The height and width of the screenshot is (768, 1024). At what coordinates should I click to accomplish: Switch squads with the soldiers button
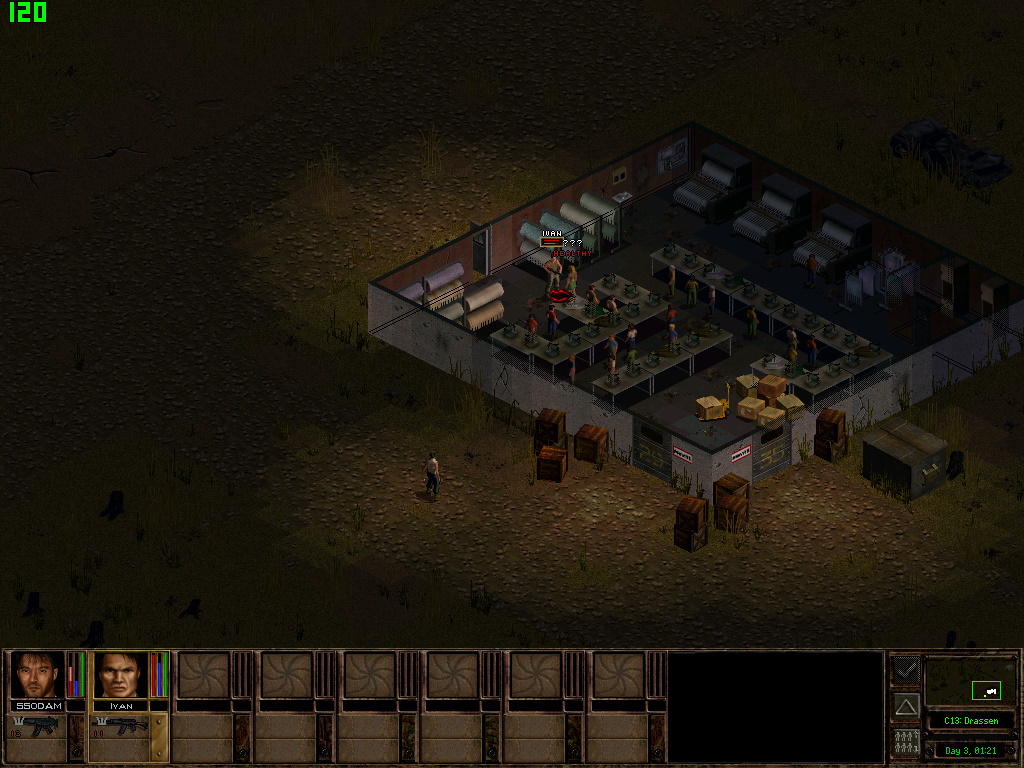pyautogui.click(x=906, y=743)
